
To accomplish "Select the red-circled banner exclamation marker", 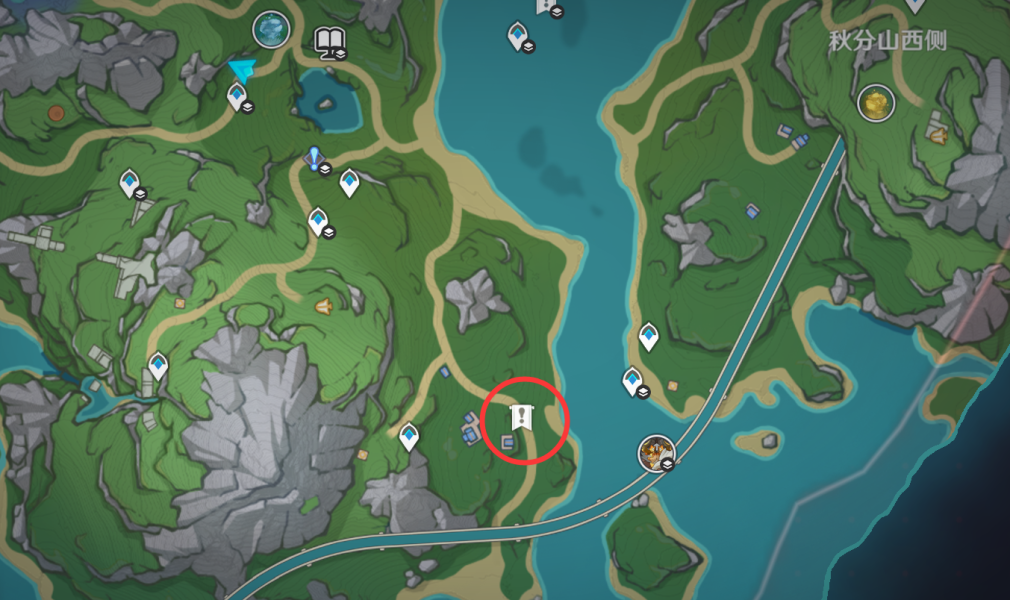I will click(x=520, y=418).
